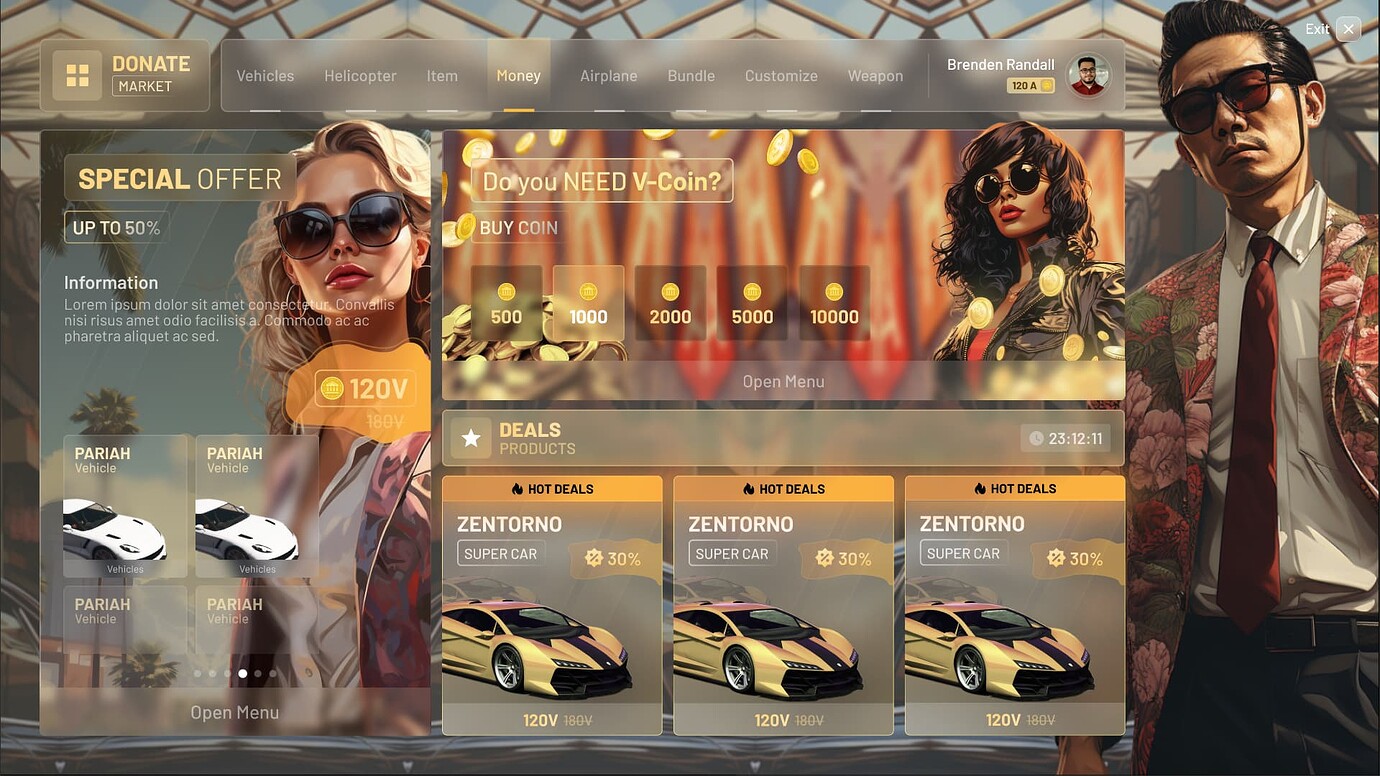The image size is (1380, 776).
Task: Expand Open Menu below the V-Coin banner
Action: [x=783, y=381]
